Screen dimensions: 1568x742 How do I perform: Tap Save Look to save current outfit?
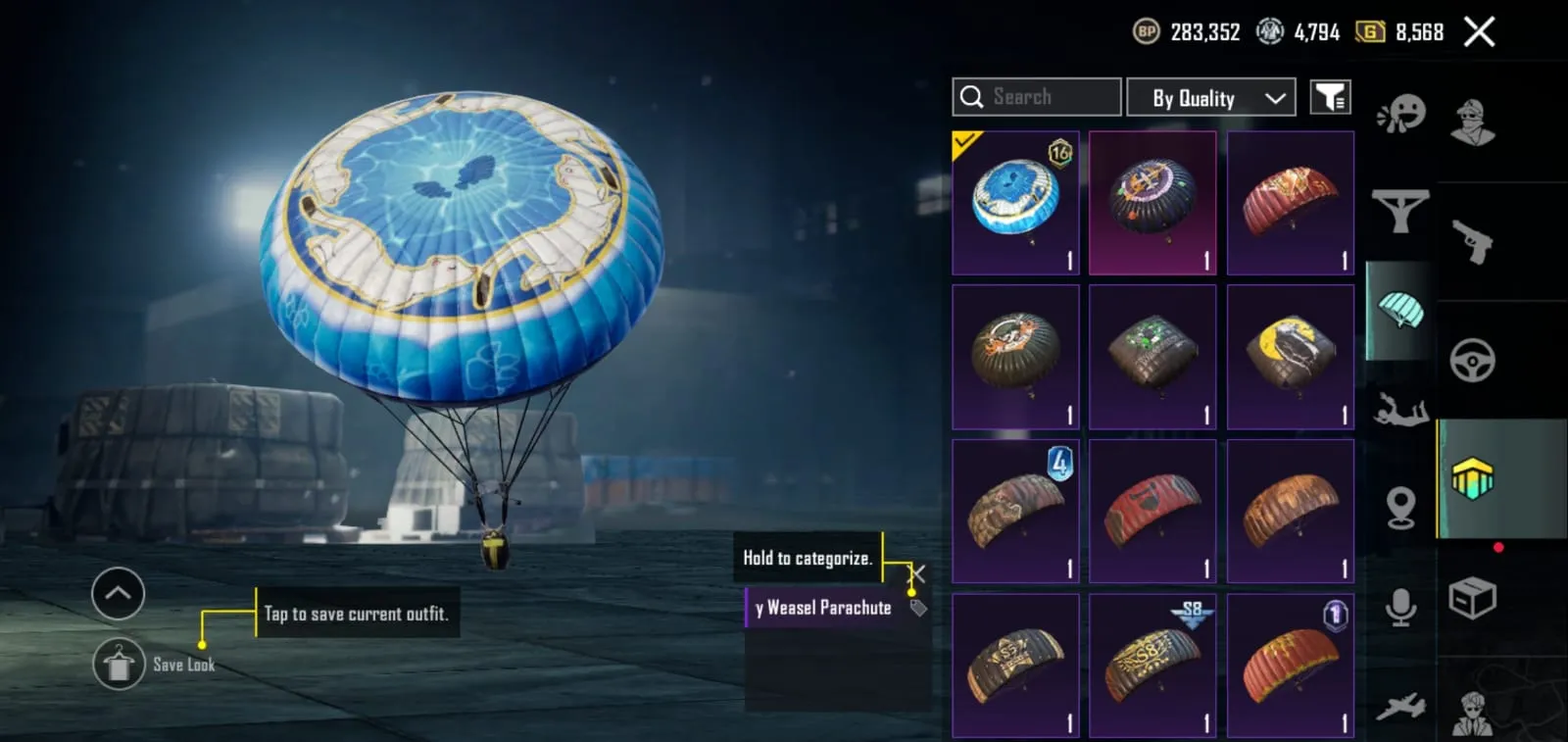(x=119, y=664)
